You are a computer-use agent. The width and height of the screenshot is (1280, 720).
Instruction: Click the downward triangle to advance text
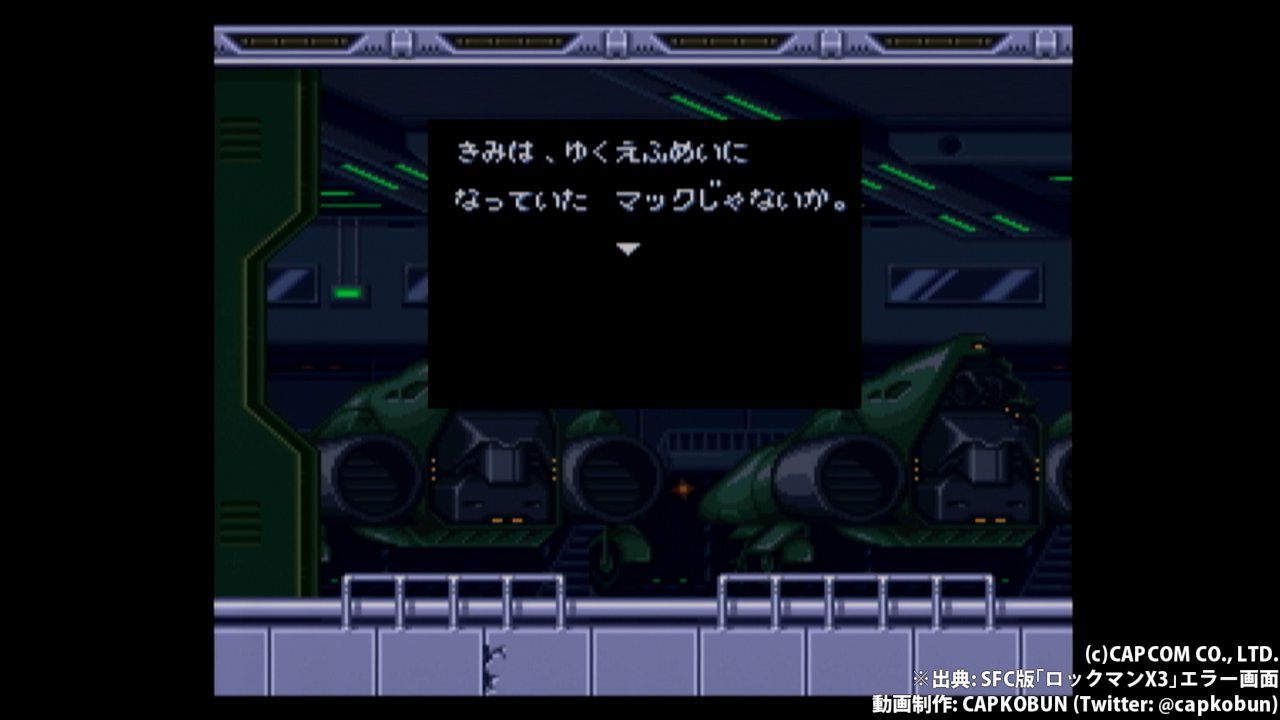coord(628,248)
